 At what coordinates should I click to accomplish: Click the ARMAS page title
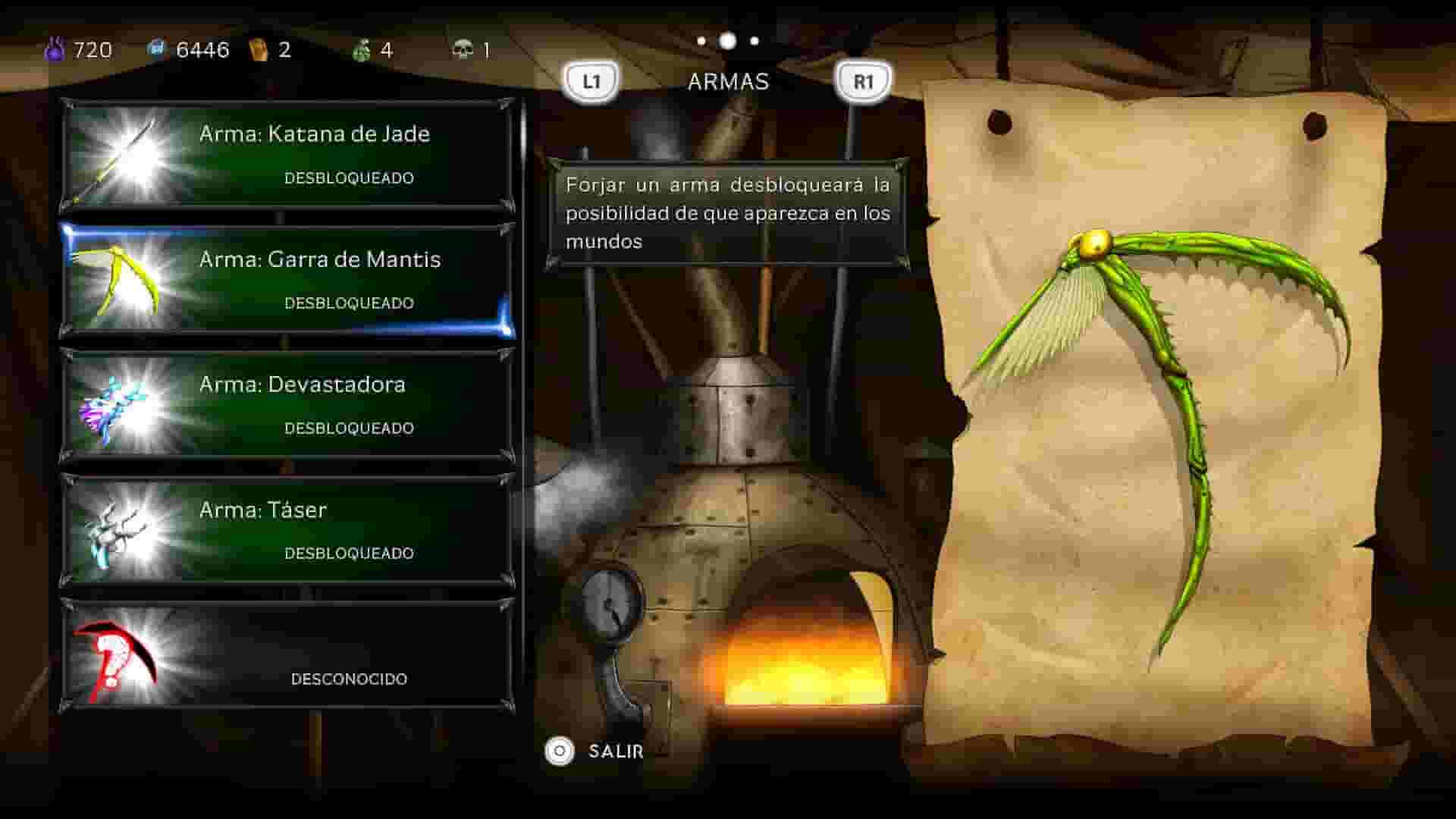pos(728,81)
